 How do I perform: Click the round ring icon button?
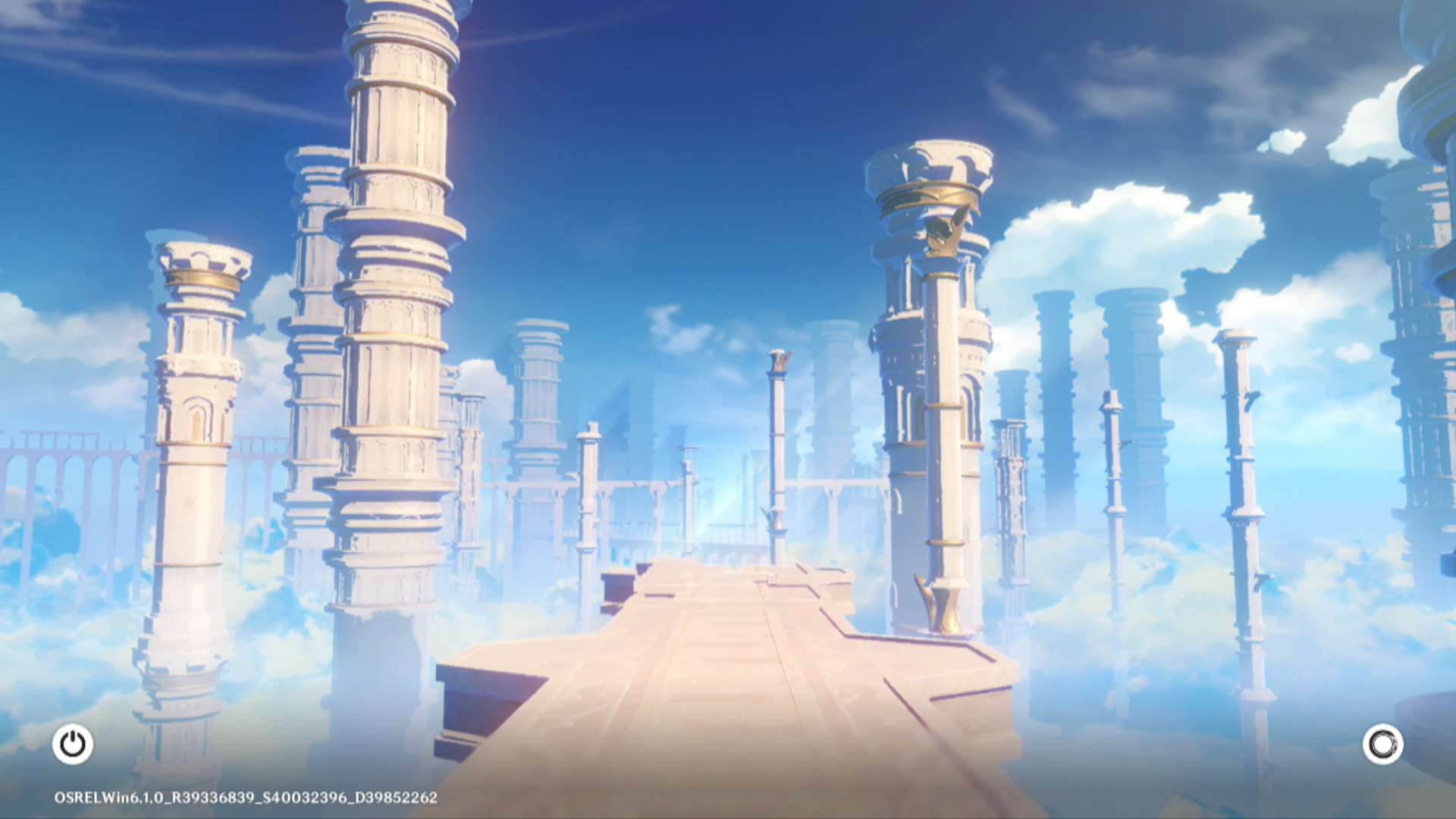tap(1382, 744)
